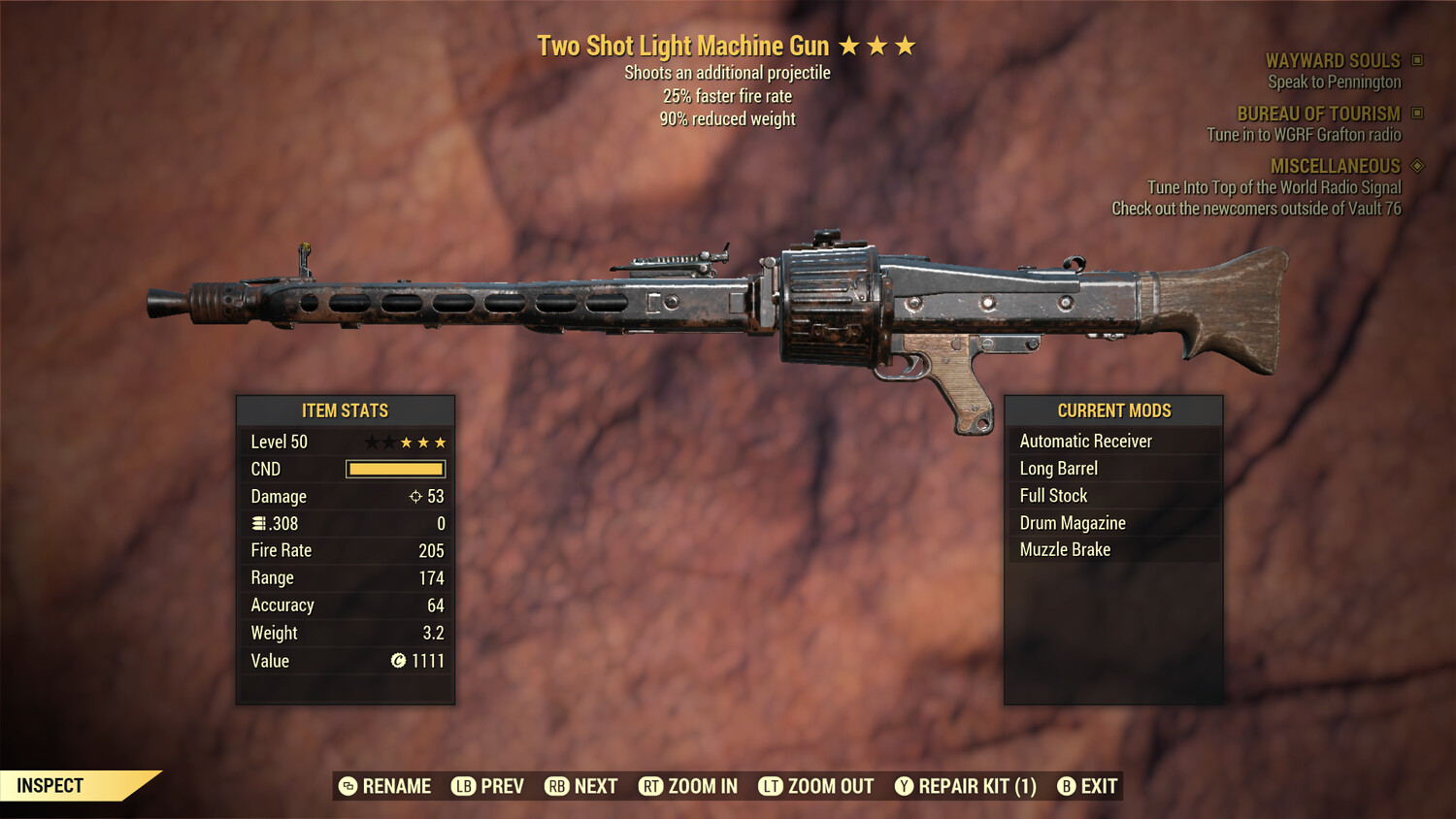
Task: Click the RENAME button
Action: (396, 786)
